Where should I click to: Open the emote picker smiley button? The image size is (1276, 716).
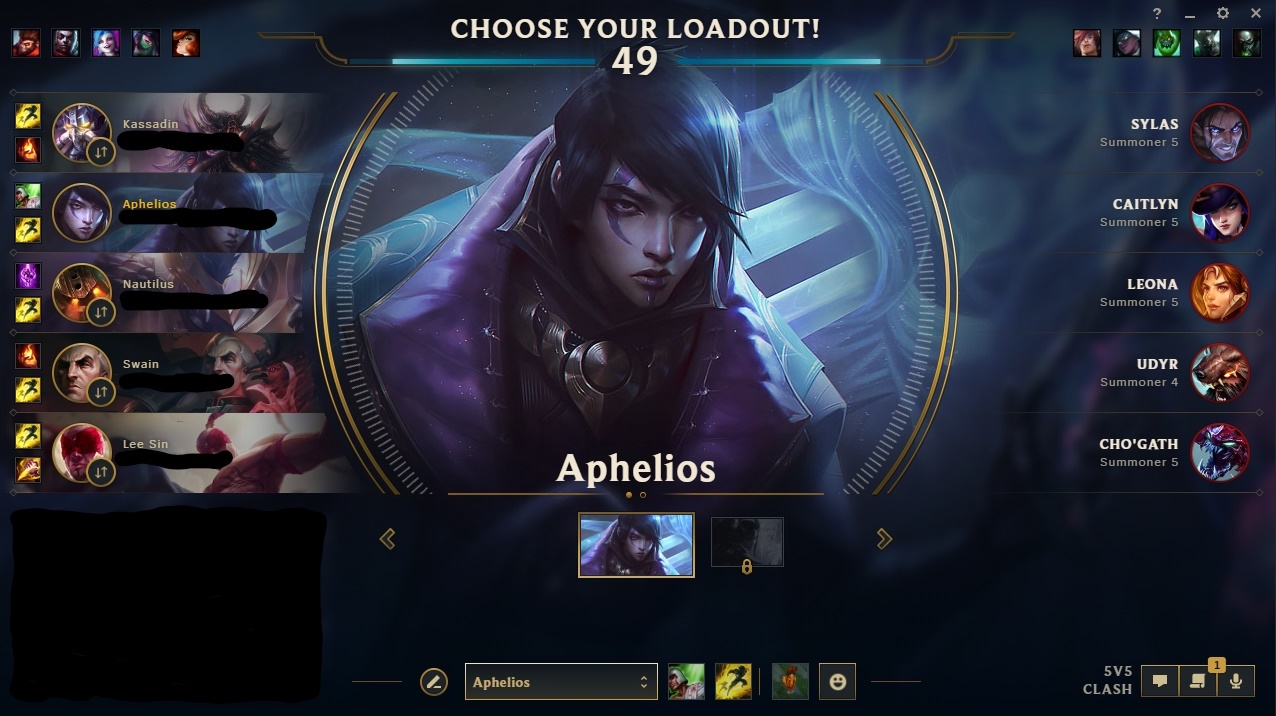click(838, 682)
